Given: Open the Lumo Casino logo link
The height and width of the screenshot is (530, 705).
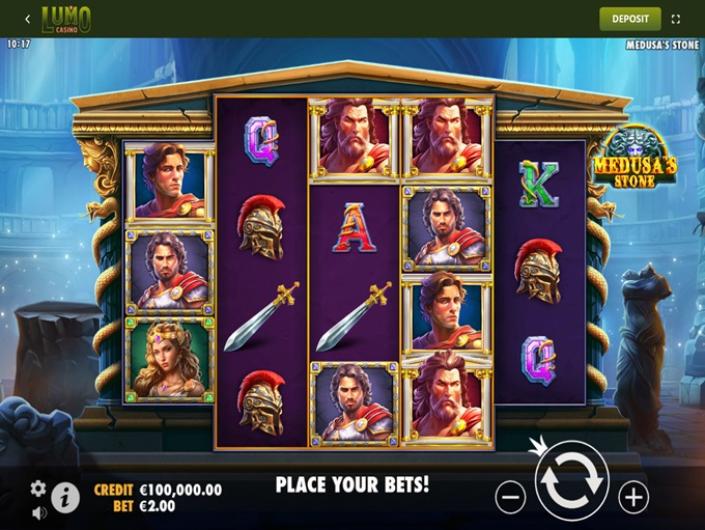Looking at the screenshot, I should 66,18.
